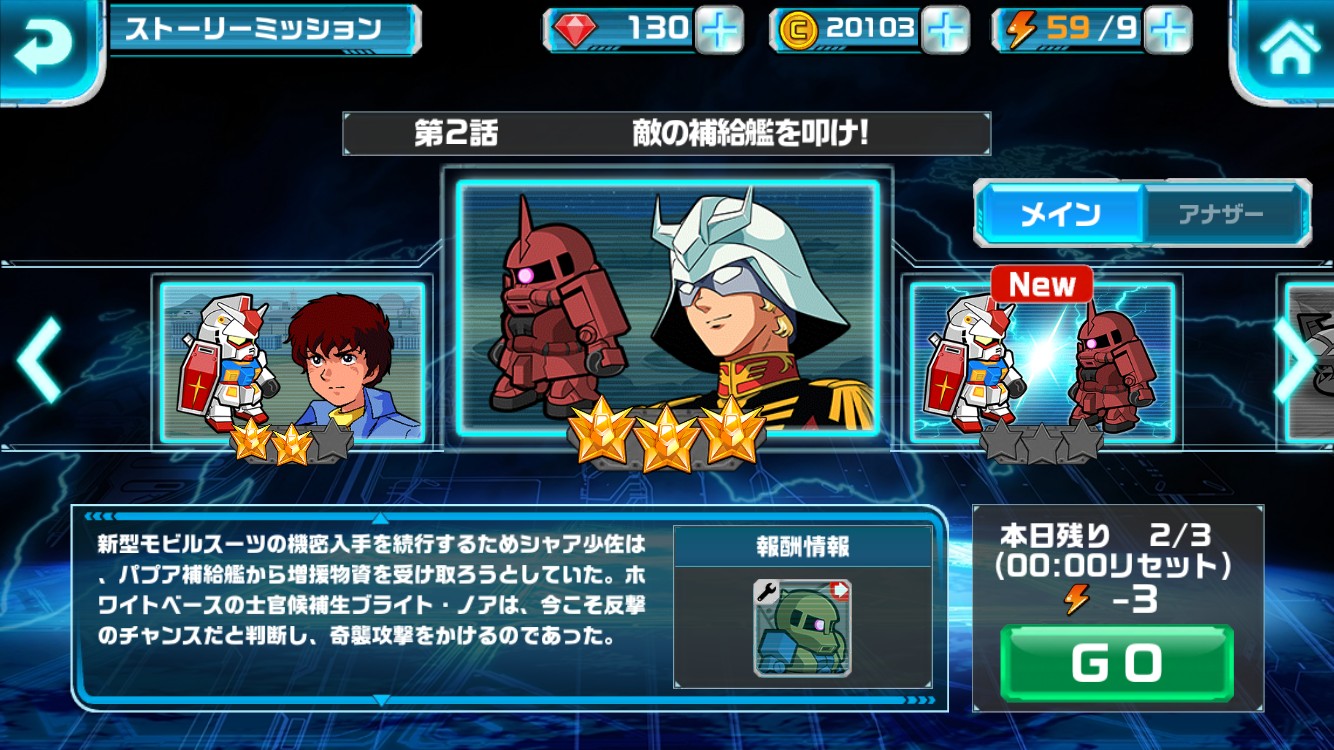Select the Char and red Zaku mission
The width and height of the screenshot is (1334, 750).
click(667, 307)
